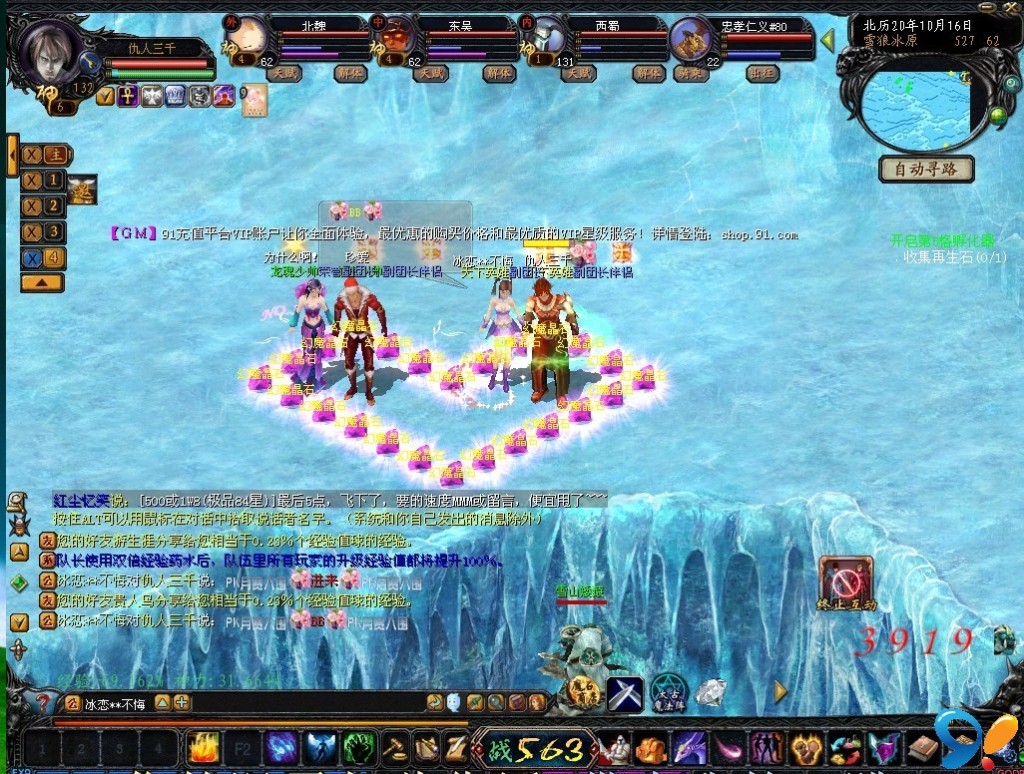Image resolution: width=1024 pixels, height=774 pixels.
Task: Collapse party panel with the yellow arrow
Action: pos(828,41)
